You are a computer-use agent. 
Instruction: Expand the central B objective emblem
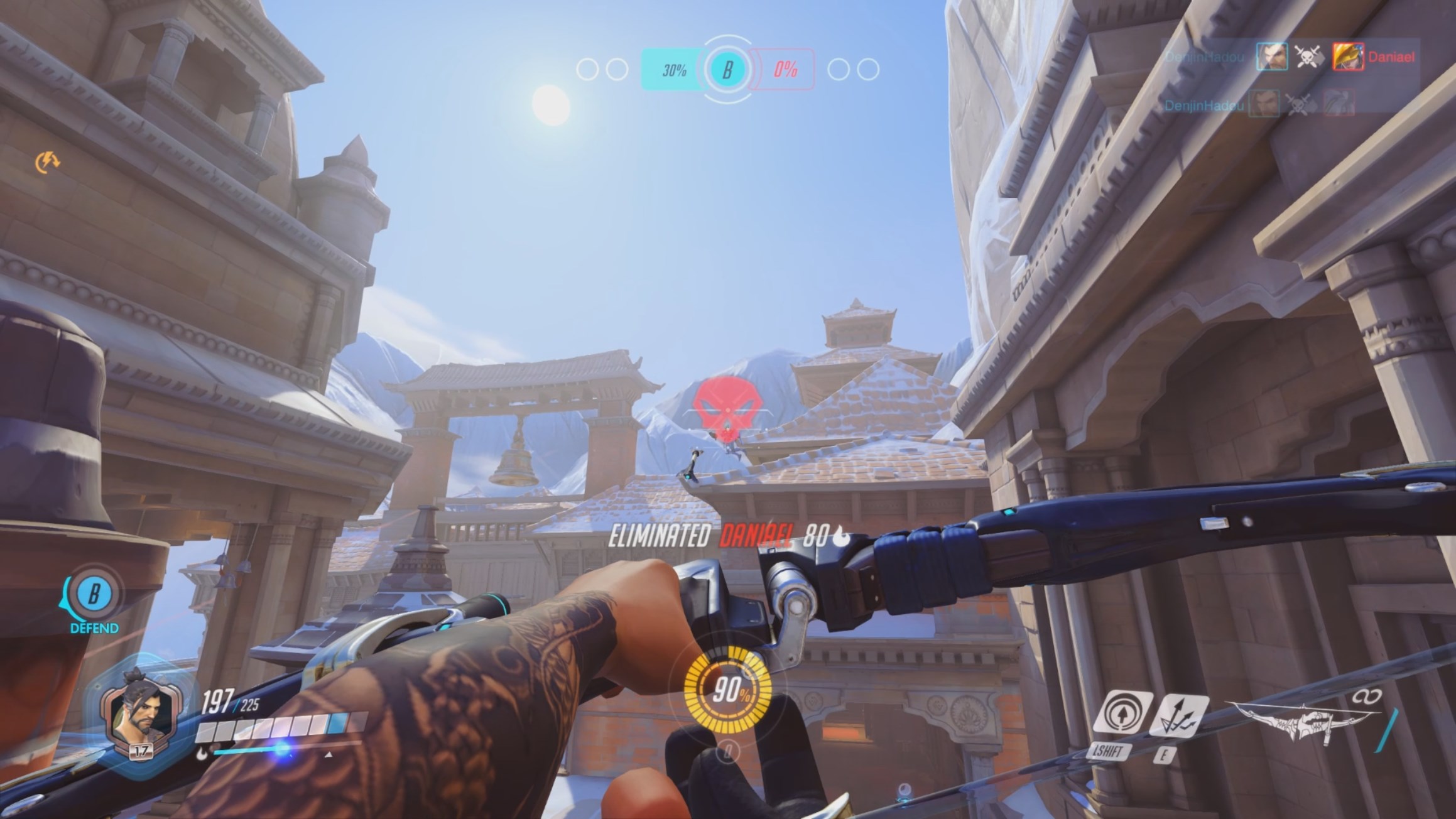click(729, 69)
